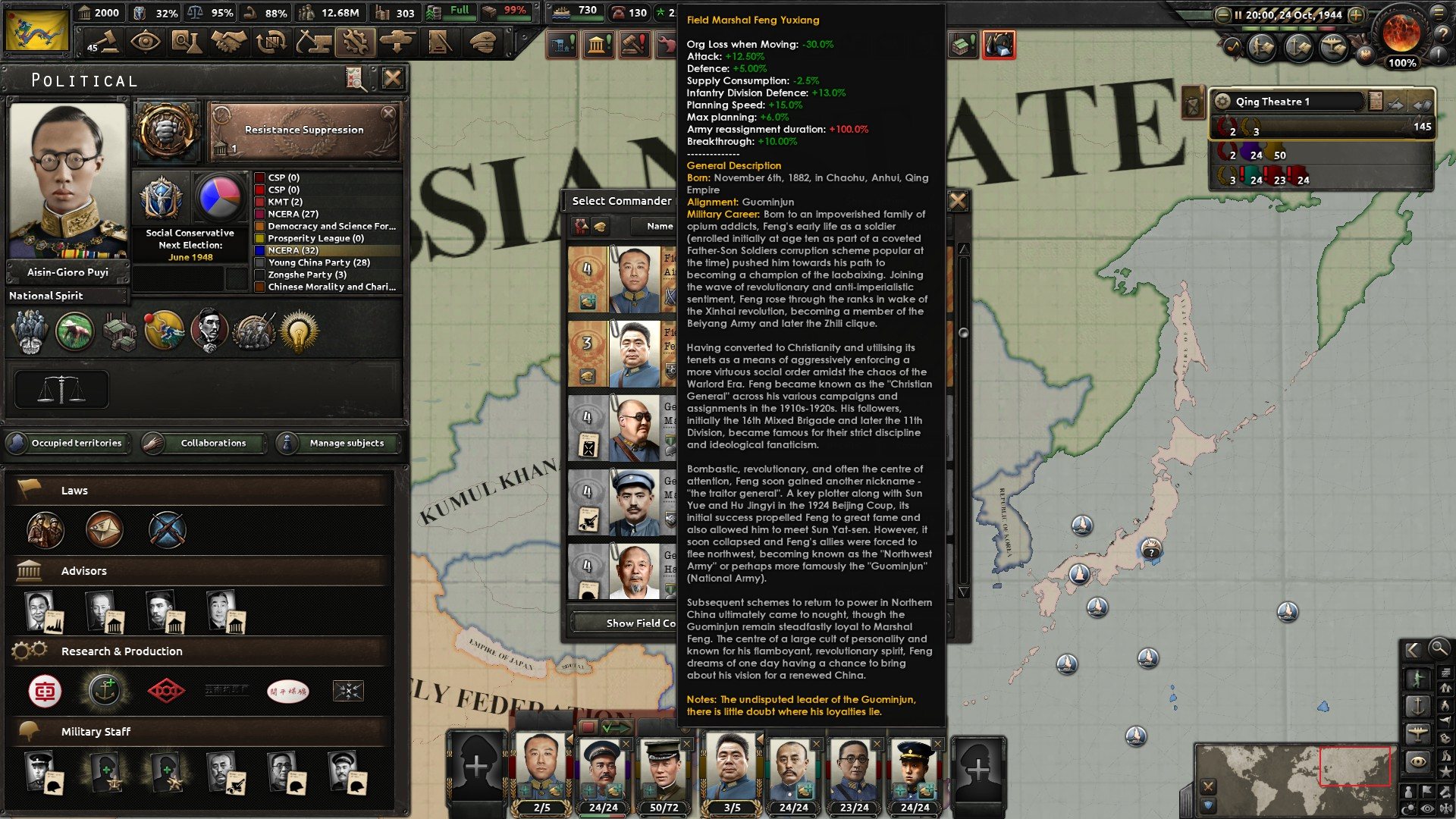Collapse the minimap with the left arrow chevron
1456x819 pixels.
(1412, 650)
